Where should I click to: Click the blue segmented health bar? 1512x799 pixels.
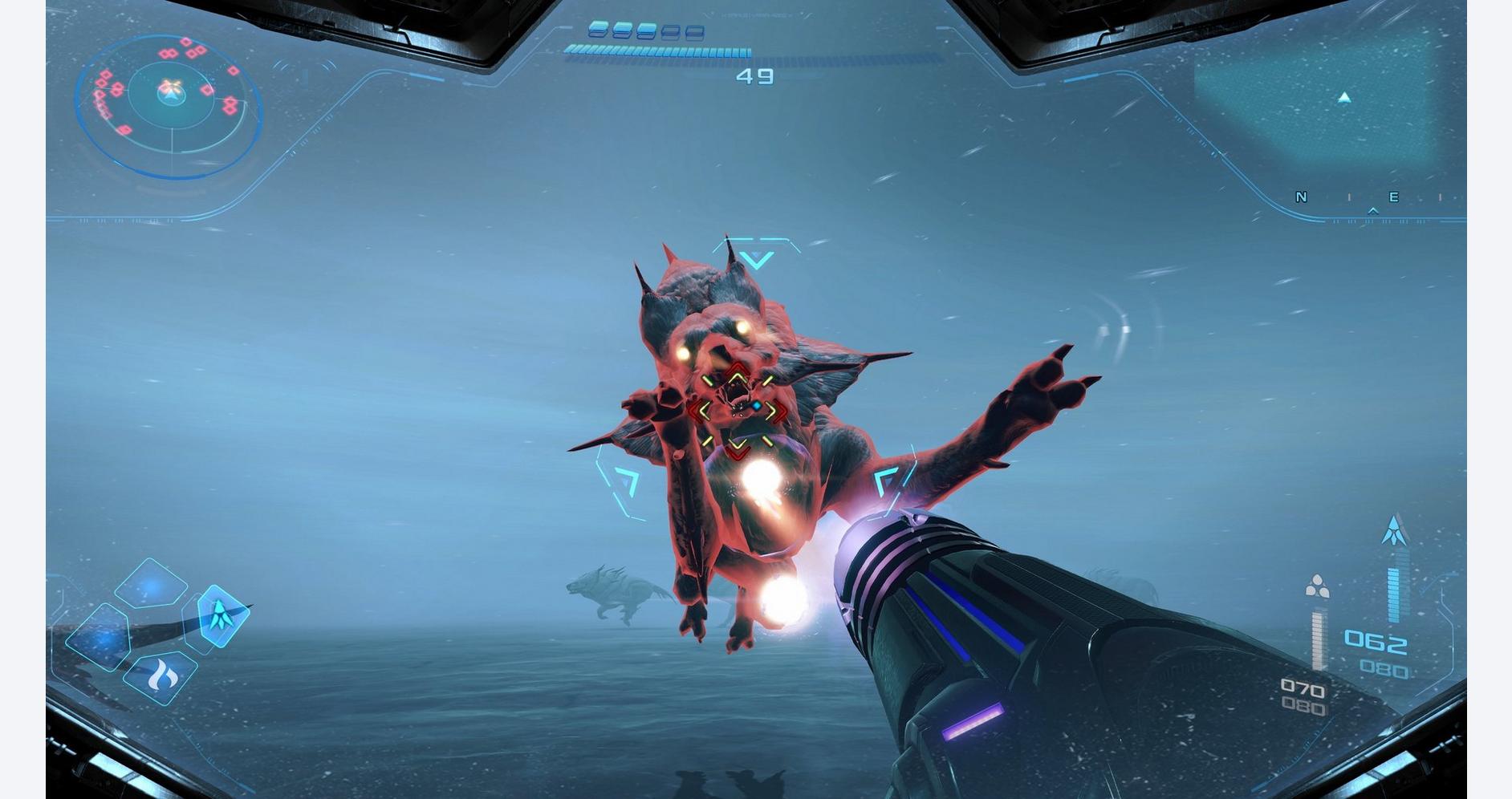tap(658, 50)
